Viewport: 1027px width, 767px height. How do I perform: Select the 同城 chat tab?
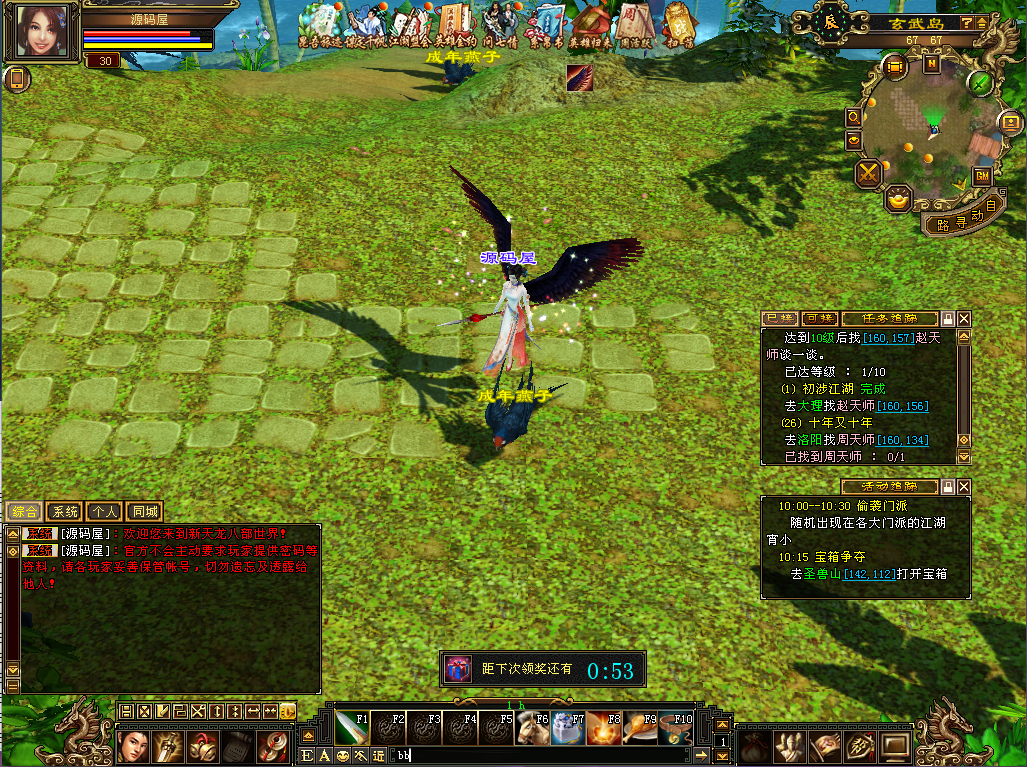(x=146, y=511)
